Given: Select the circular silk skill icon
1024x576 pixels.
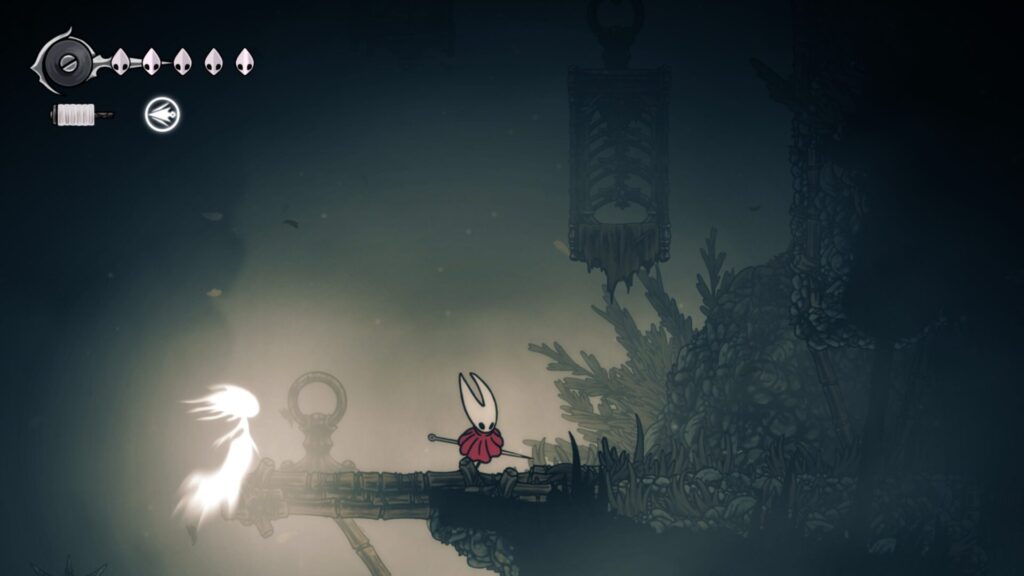Looking at the screenshot, I should coord(161,115).
